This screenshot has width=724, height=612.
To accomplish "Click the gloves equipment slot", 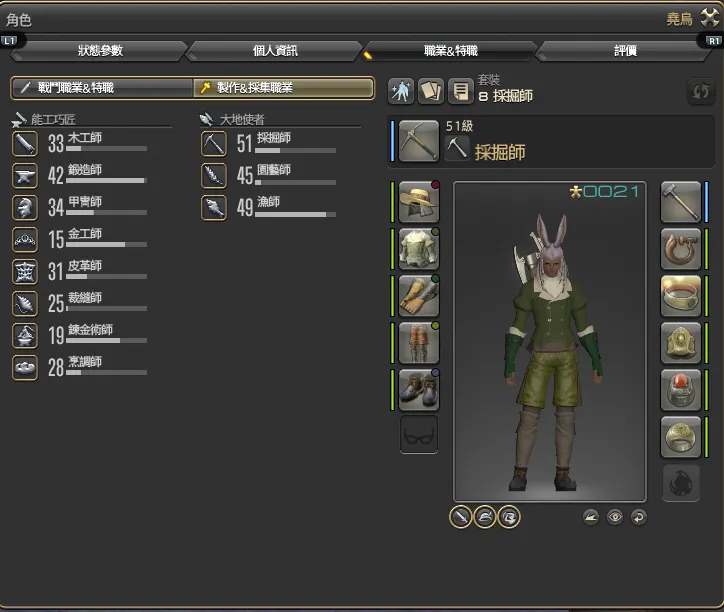I will pyautogui.click(x=419, y=295).
